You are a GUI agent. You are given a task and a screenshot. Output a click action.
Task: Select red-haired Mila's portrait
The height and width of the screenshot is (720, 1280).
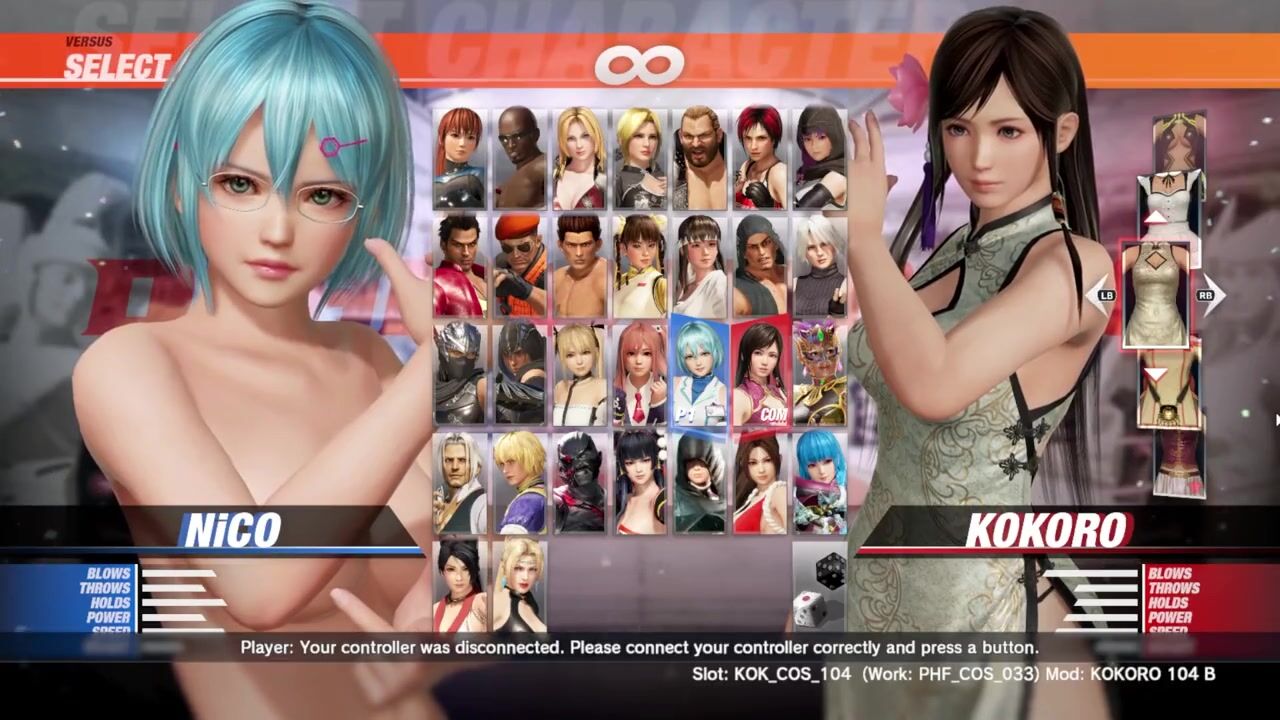pos(760,158)
